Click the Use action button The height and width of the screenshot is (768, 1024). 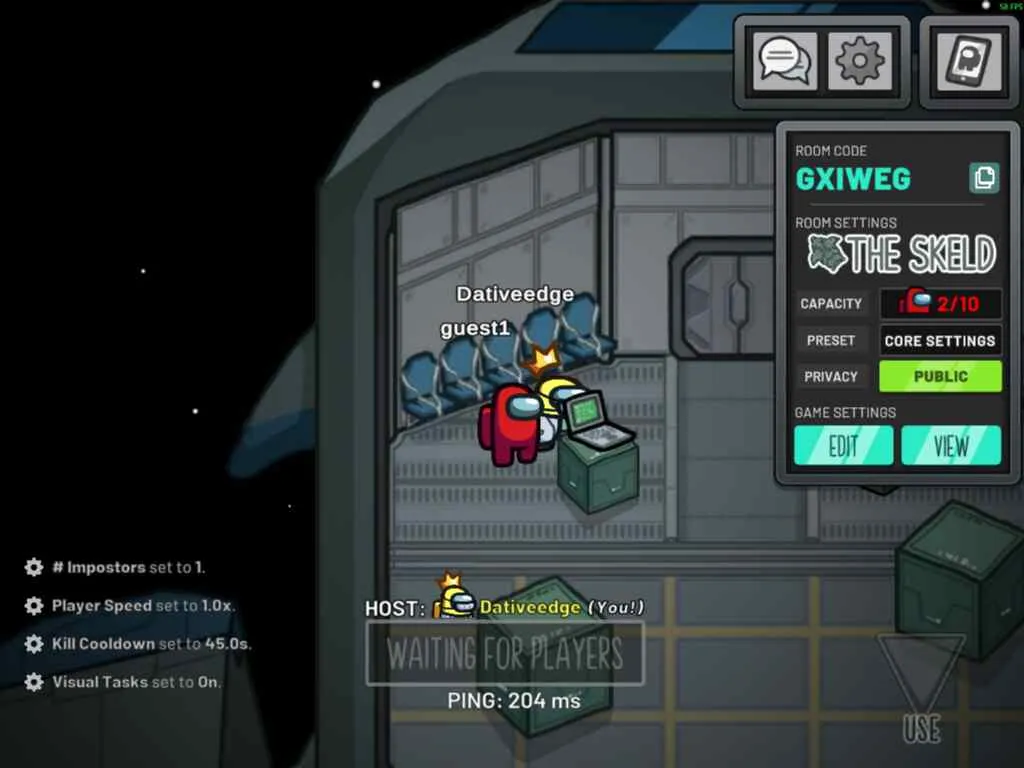pyautogui.click(x=921, y=690)
